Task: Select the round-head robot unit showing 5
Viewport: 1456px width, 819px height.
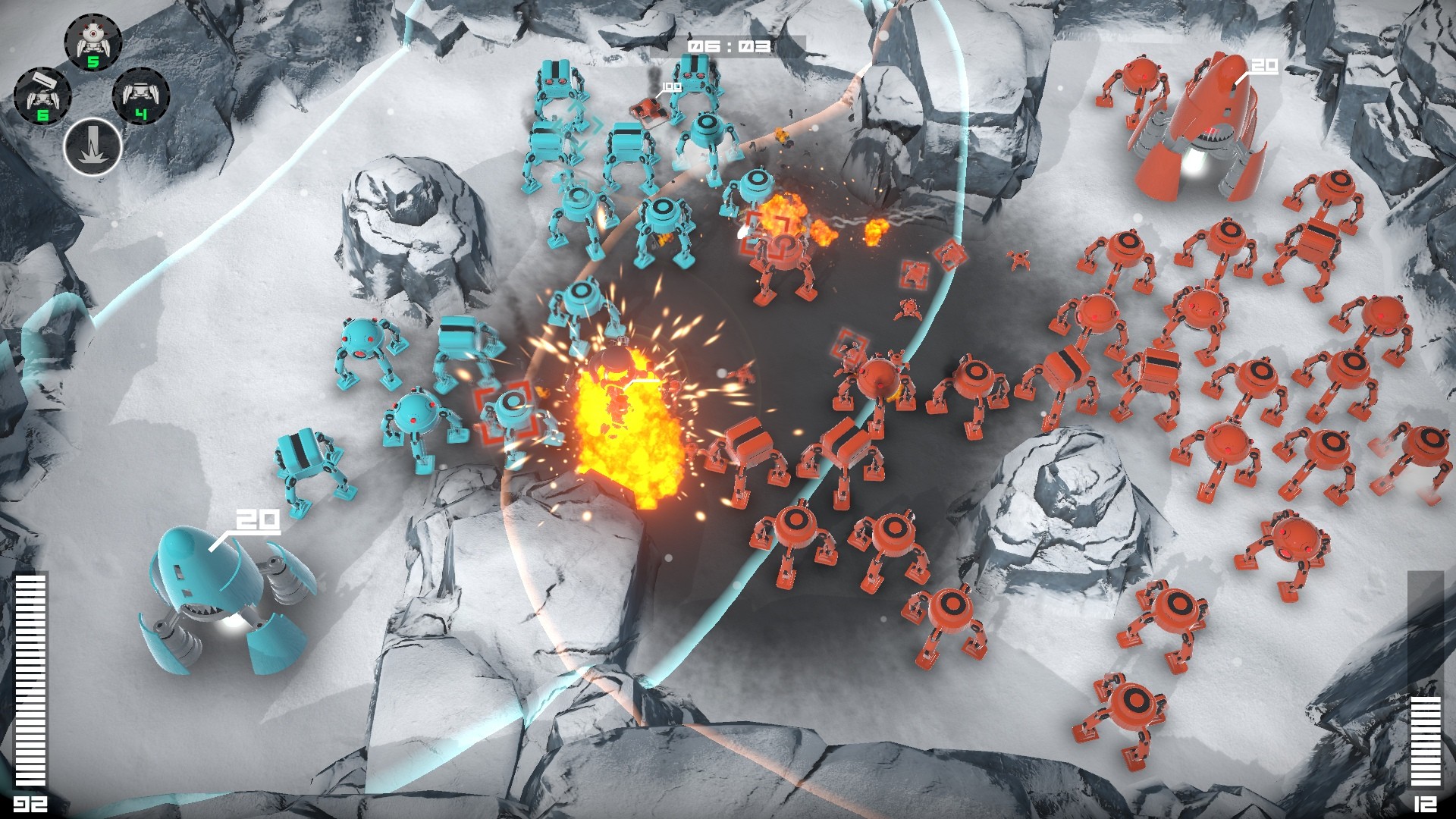Action: pos(92,42)
